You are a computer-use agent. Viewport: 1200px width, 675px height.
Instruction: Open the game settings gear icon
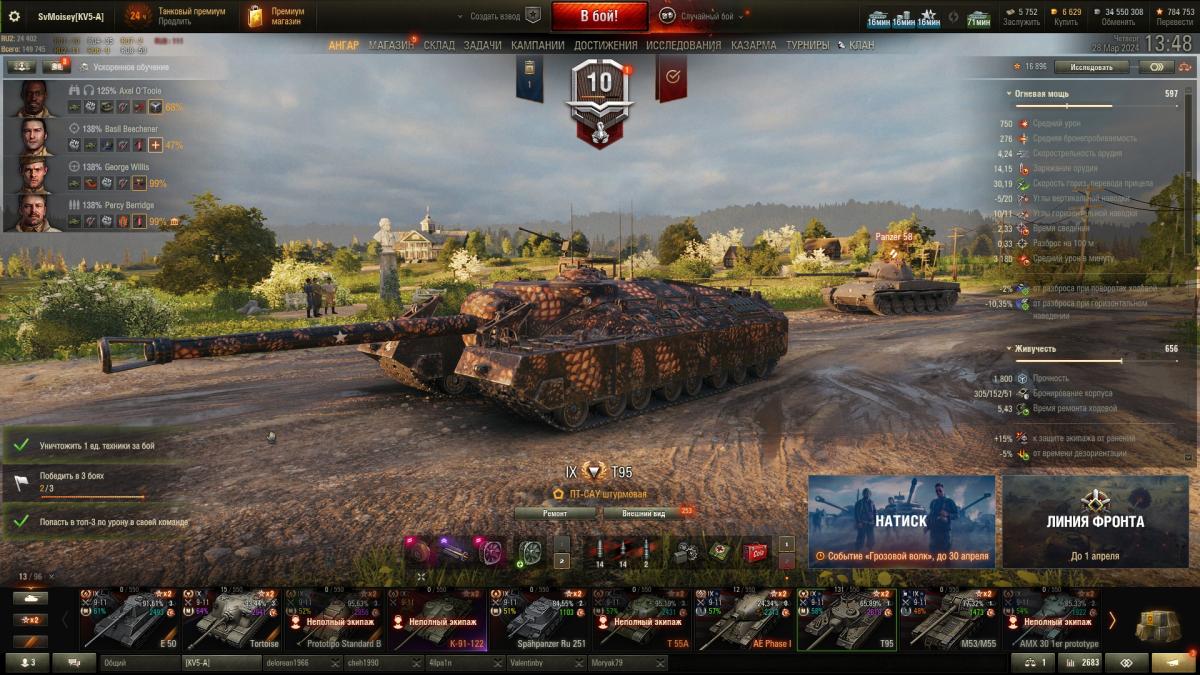pos(14,16)
